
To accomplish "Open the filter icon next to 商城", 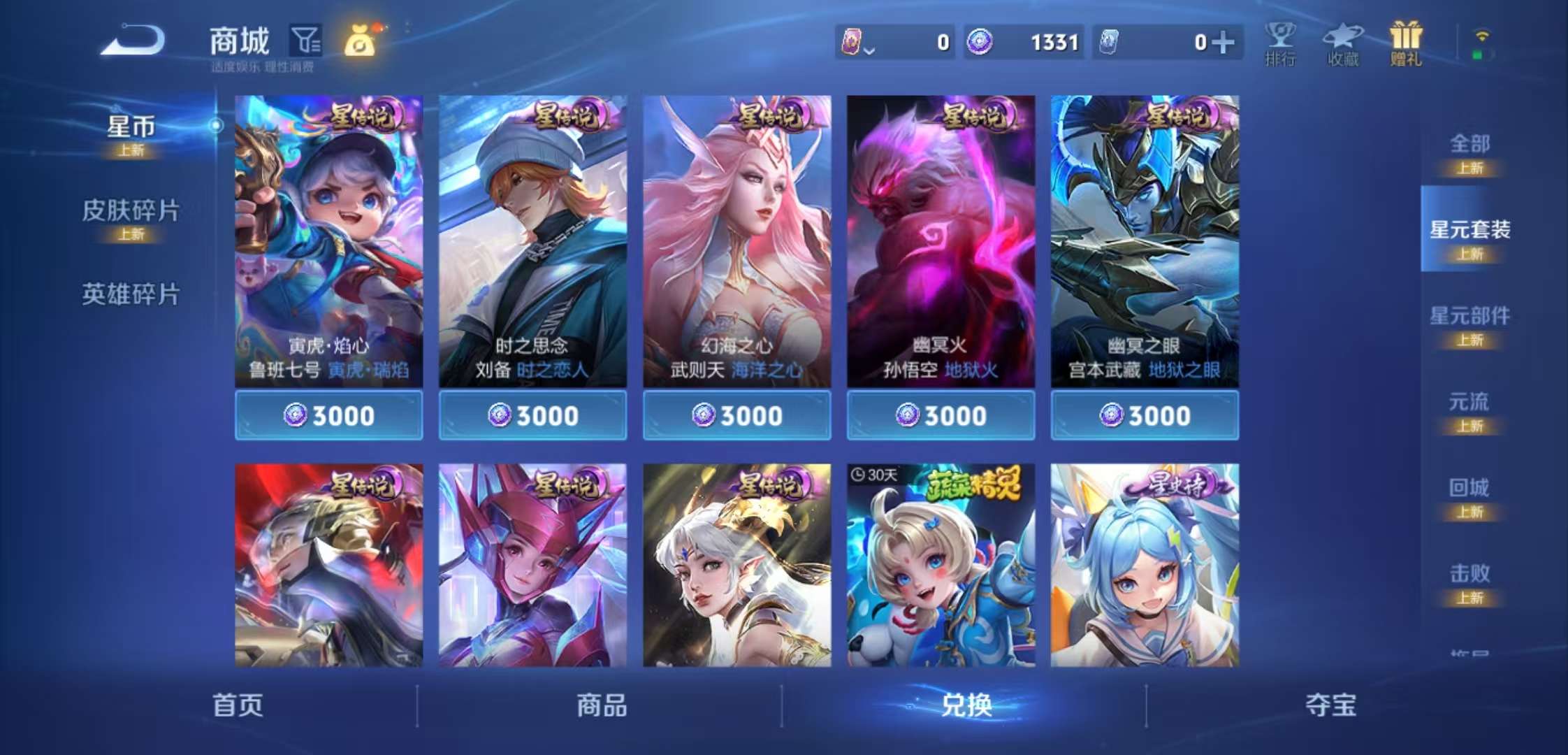I will coord(306,41).
